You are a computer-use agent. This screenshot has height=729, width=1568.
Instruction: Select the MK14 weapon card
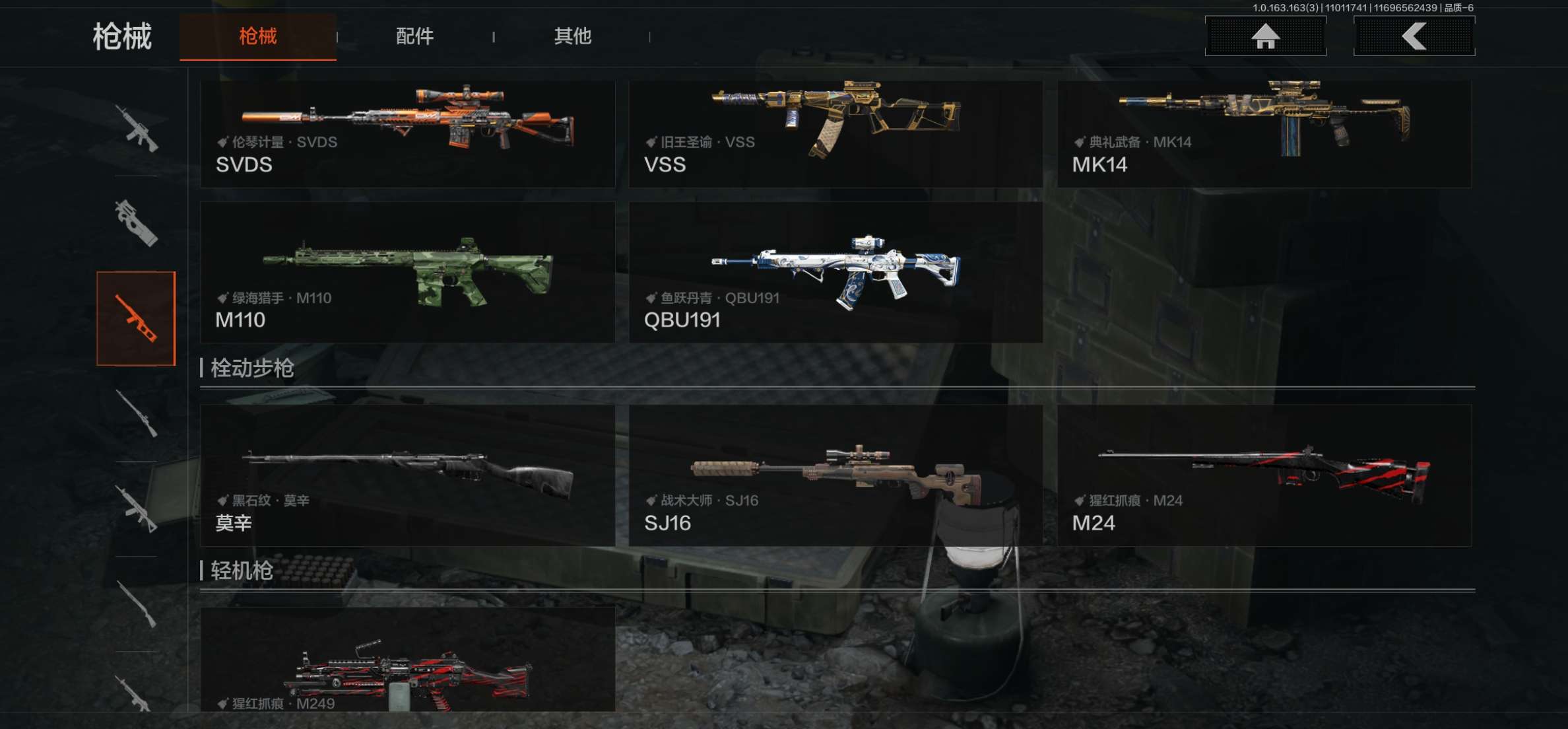(1264, 133)
